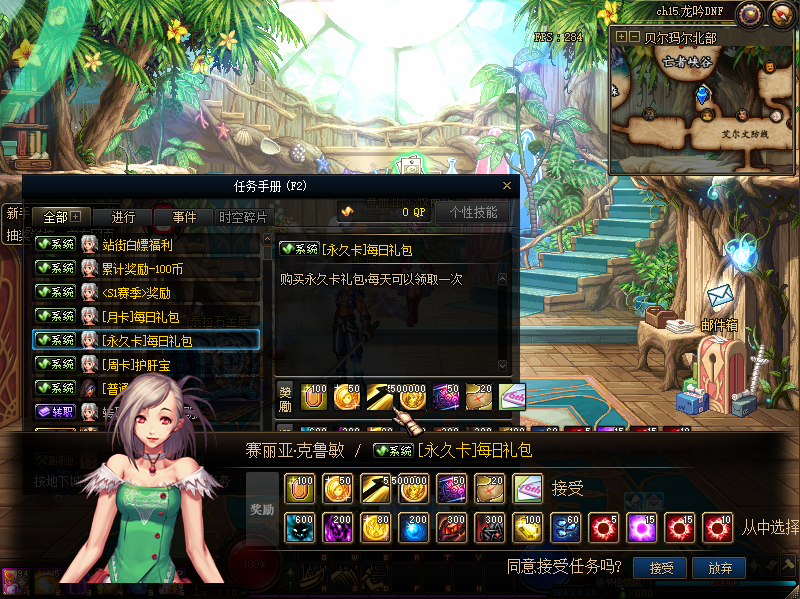The width and height of the screenshot is (800, 599).
Task: Zoom in the minimap with the plus button
Action: (x=621, y=36)
